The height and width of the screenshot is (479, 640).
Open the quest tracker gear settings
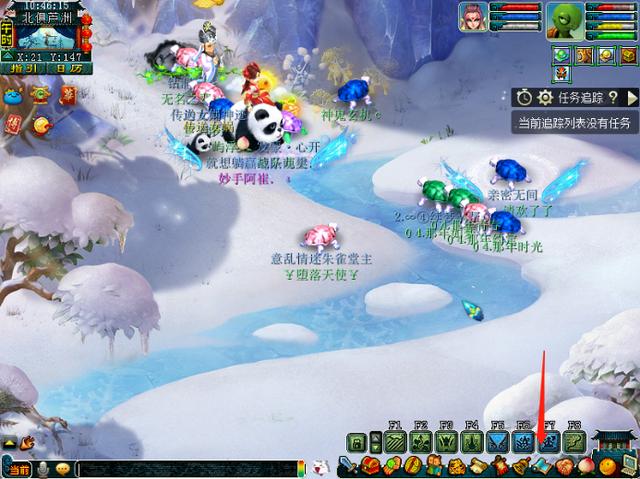(x=545, y=97)
